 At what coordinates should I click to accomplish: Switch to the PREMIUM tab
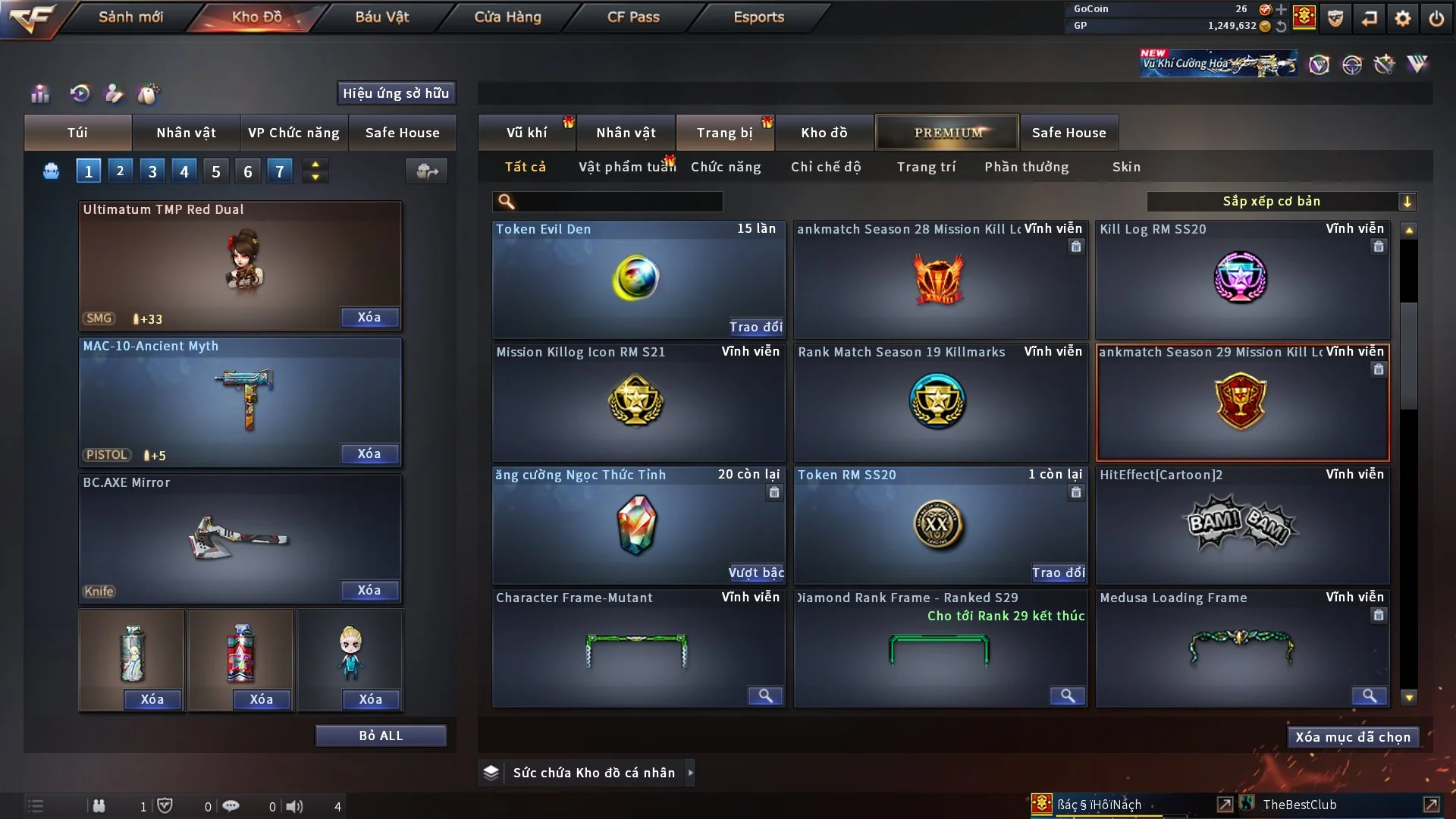point(947,132)
